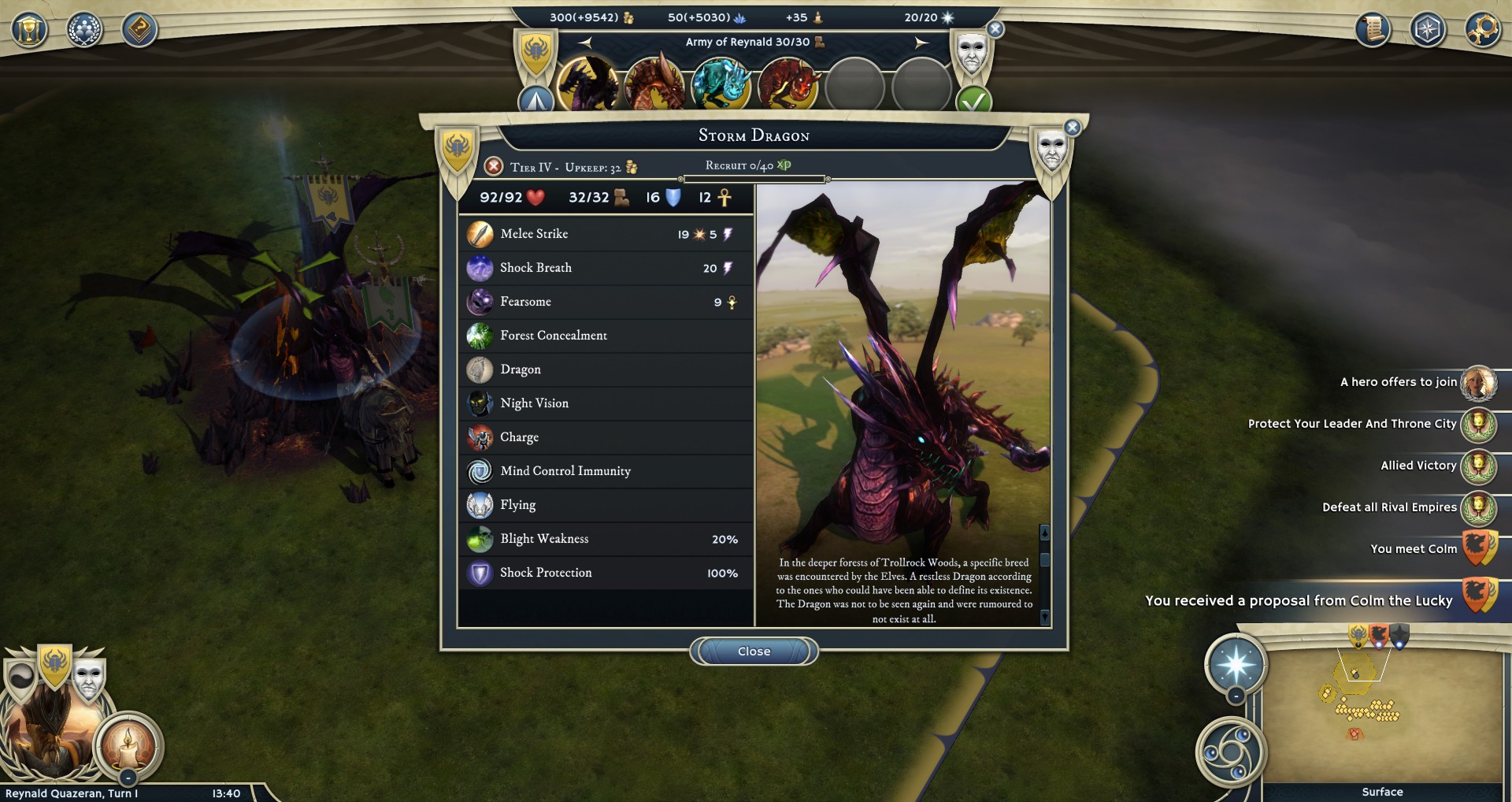Select the Melee Strike ability row
This screenshot has width=1512, height=802.
605,234
